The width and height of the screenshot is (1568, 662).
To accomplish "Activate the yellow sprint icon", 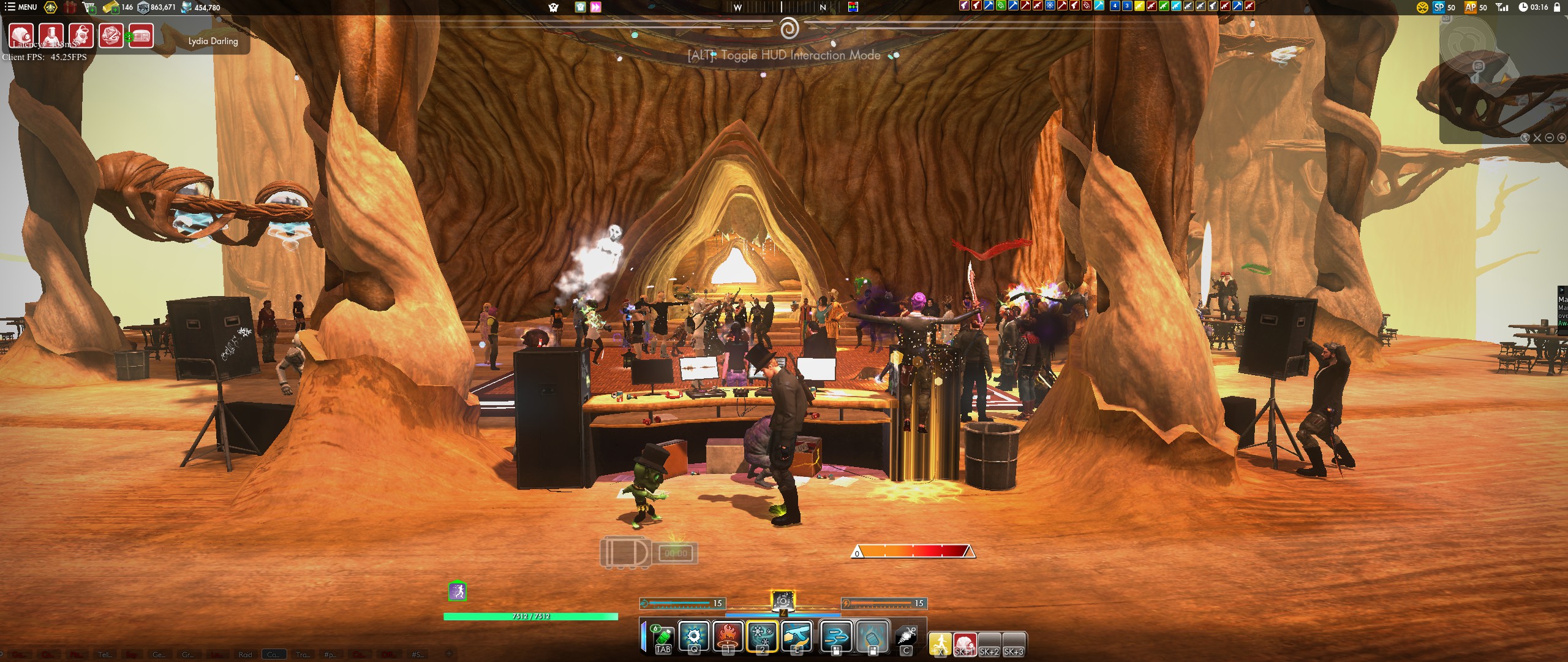I will tap(940, 644).
